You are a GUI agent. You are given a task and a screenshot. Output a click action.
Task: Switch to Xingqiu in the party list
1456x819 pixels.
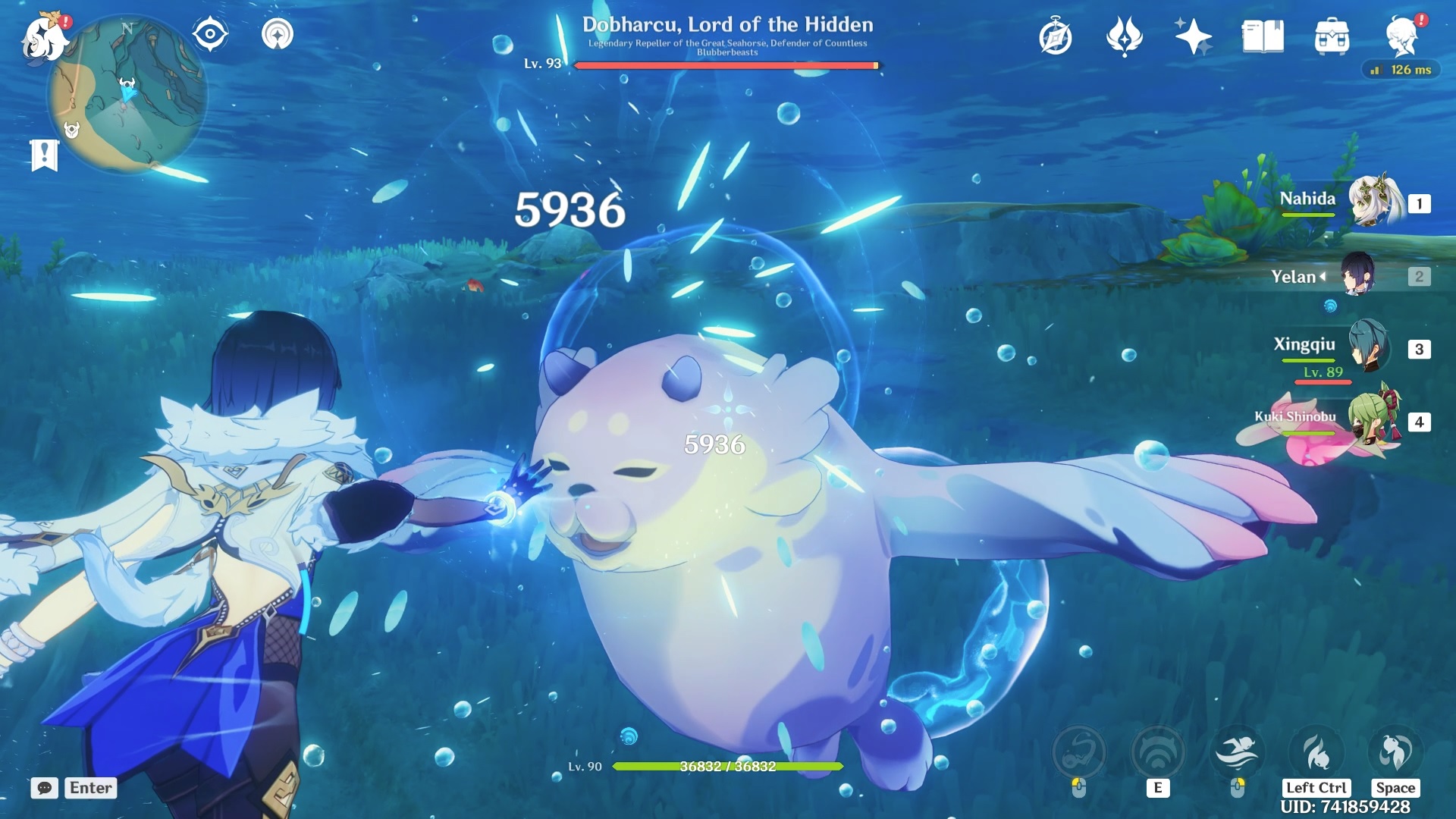pyautogui.click(x=1368, y=347)
